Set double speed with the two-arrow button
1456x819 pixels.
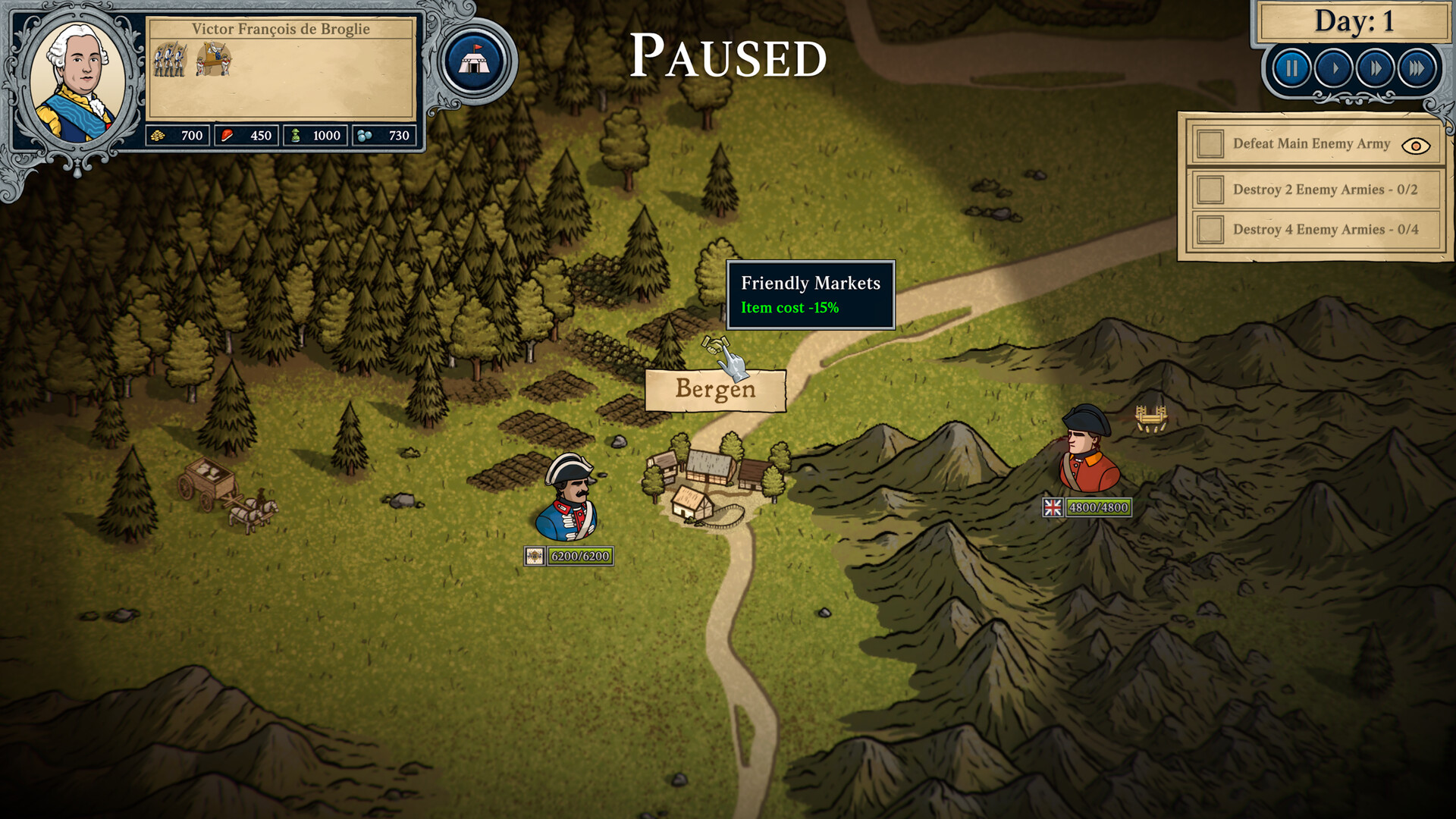click(x=1375, y=69)
